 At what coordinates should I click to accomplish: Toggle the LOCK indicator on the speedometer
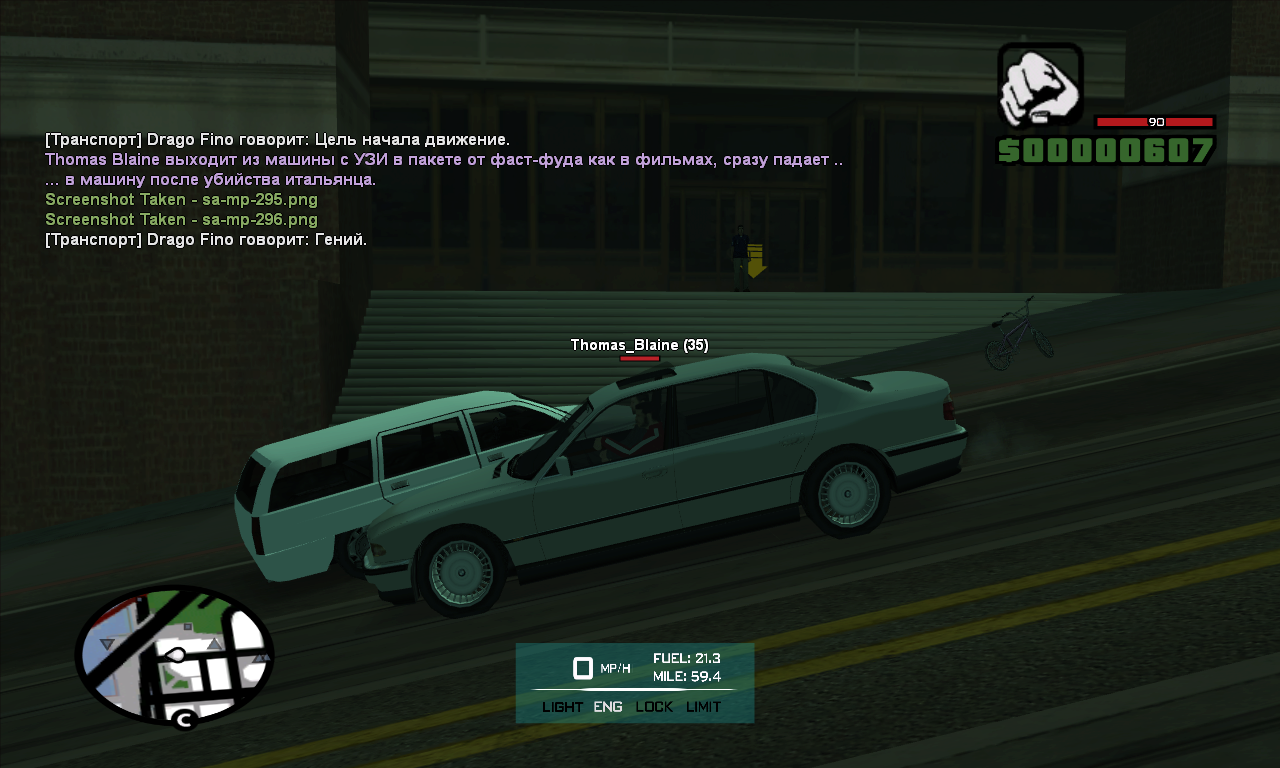[654, 707]
